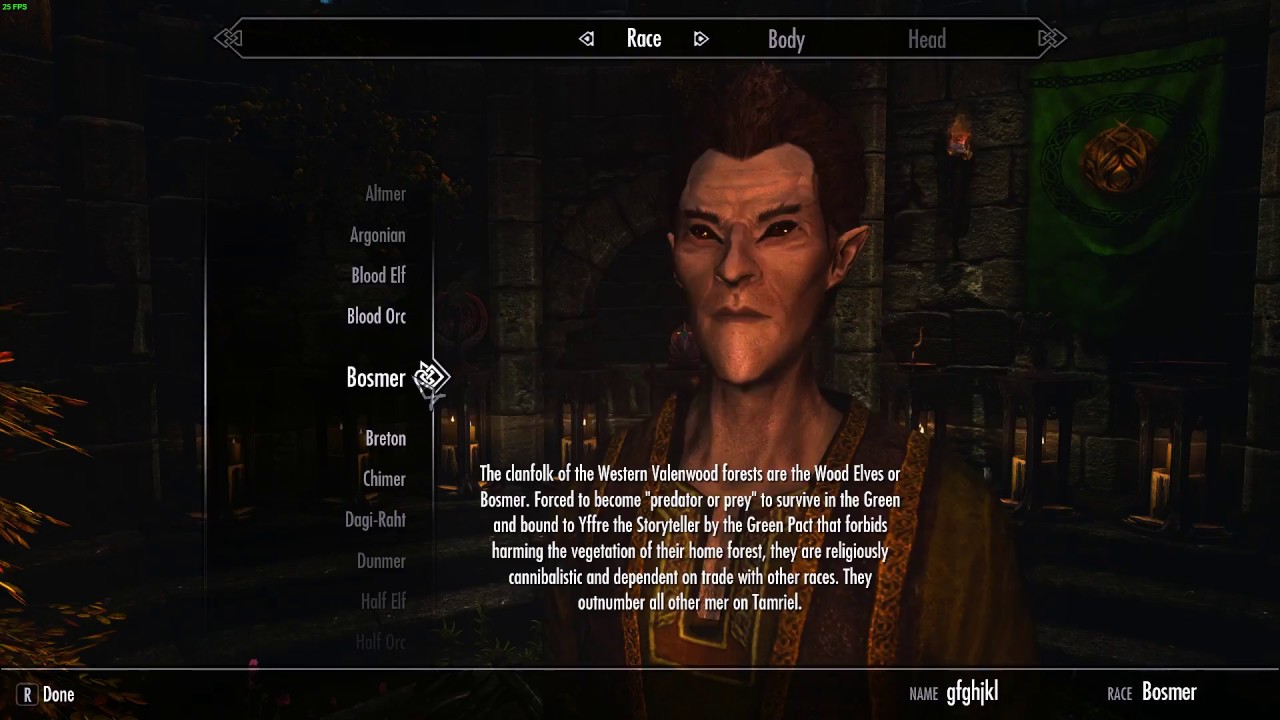Screen dimensions: 1280x720
Task: Pick Dagi-Raht from the race list
Action: [x=375, y=519]
